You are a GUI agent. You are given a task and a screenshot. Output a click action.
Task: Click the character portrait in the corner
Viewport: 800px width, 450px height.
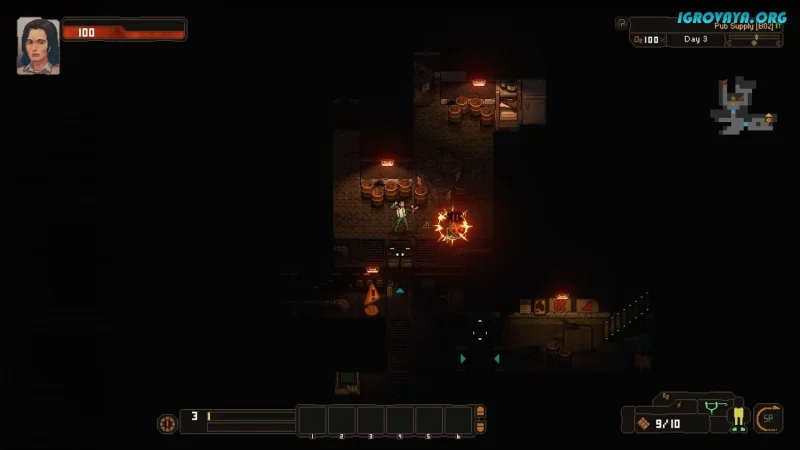pyautogui.click(x=38, y=45)
